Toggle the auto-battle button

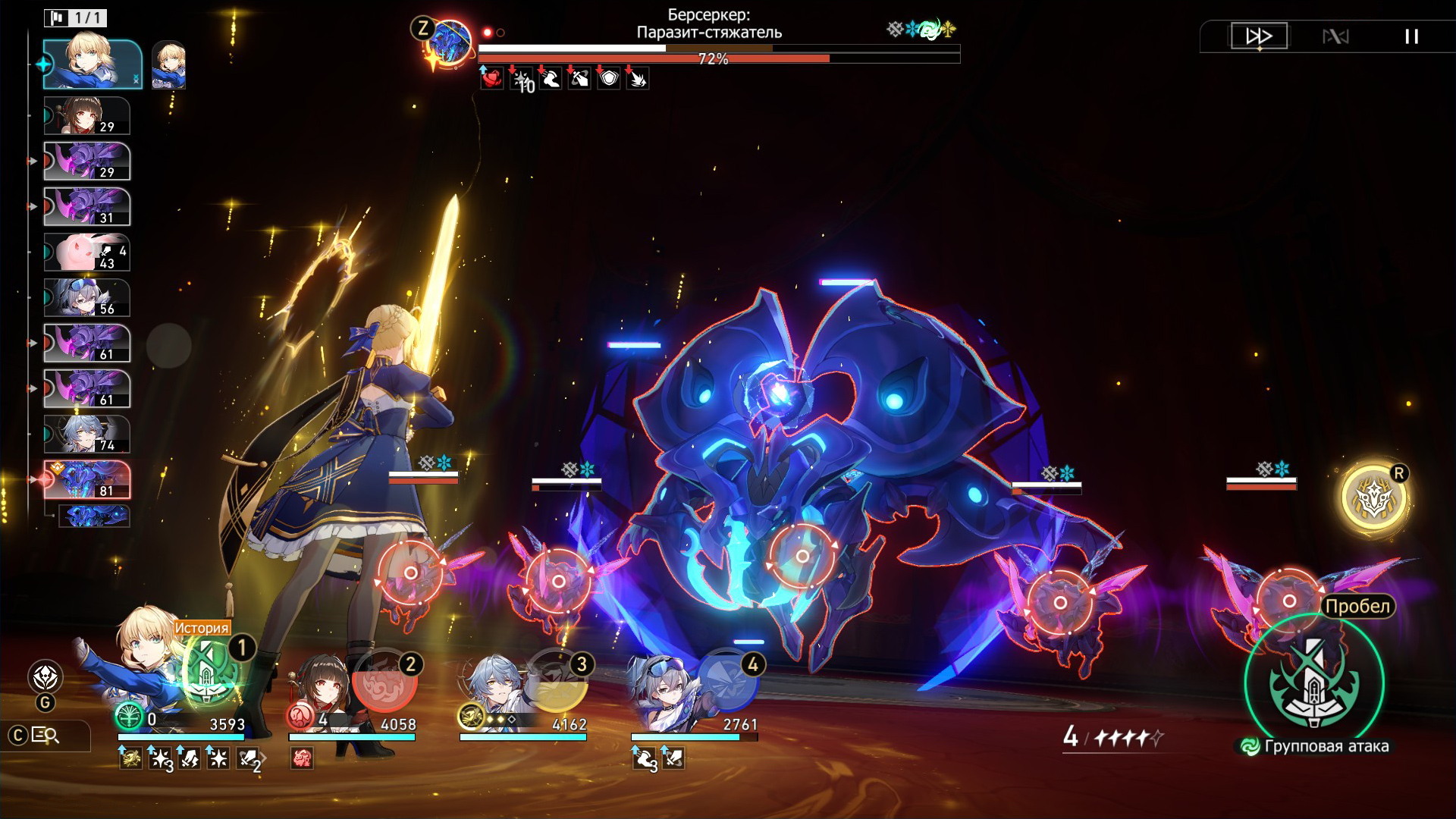[1335, 36]
